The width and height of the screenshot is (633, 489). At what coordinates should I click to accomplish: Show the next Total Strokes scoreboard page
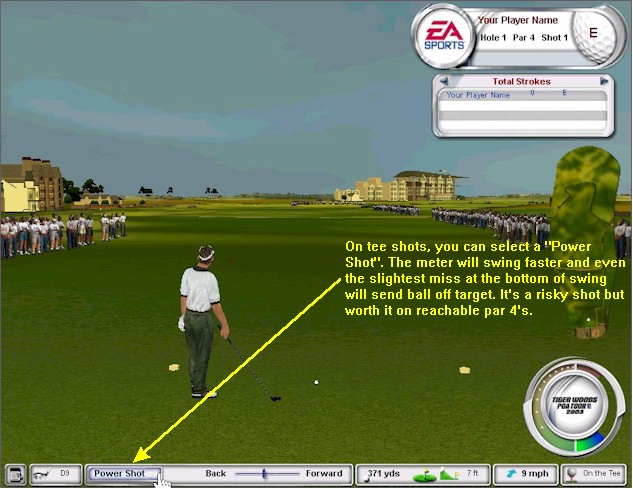pos(604,82)
